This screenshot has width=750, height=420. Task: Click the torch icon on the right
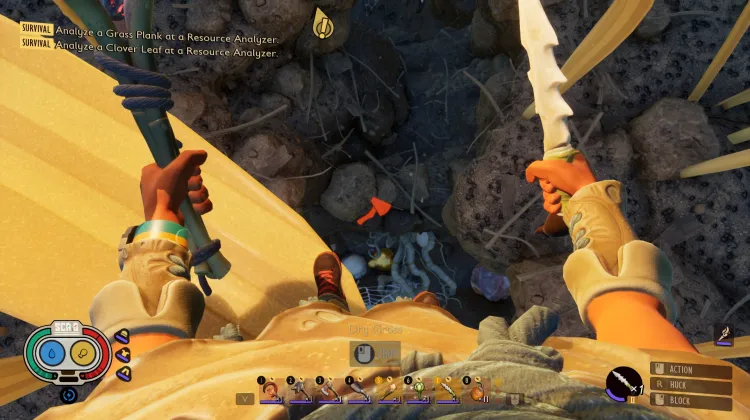coord(725,337)
